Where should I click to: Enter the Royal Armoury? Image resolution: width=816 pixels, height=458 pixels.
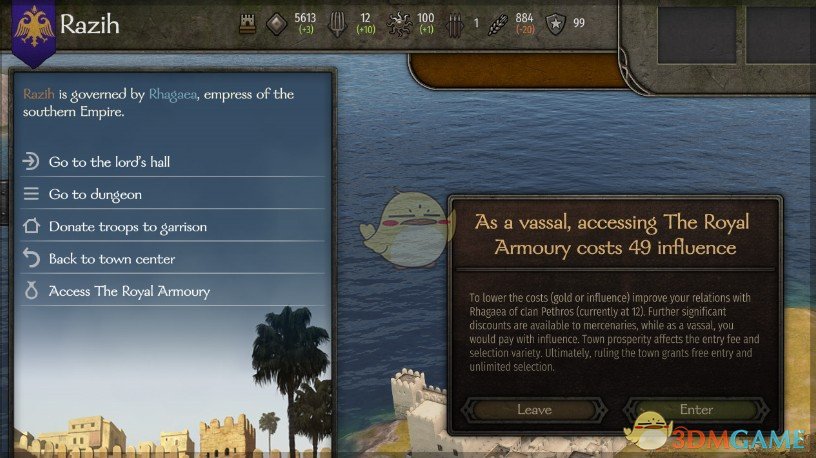click(696, 409)
